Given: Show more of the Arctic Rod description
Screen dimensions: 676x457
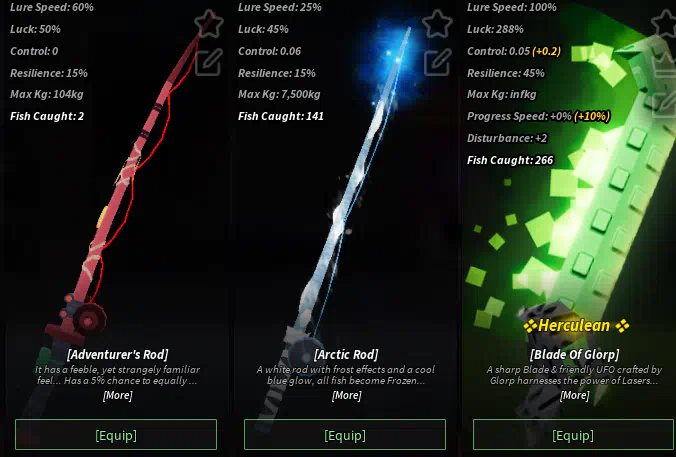Looking at the screenshot, I should coord(346,395).
